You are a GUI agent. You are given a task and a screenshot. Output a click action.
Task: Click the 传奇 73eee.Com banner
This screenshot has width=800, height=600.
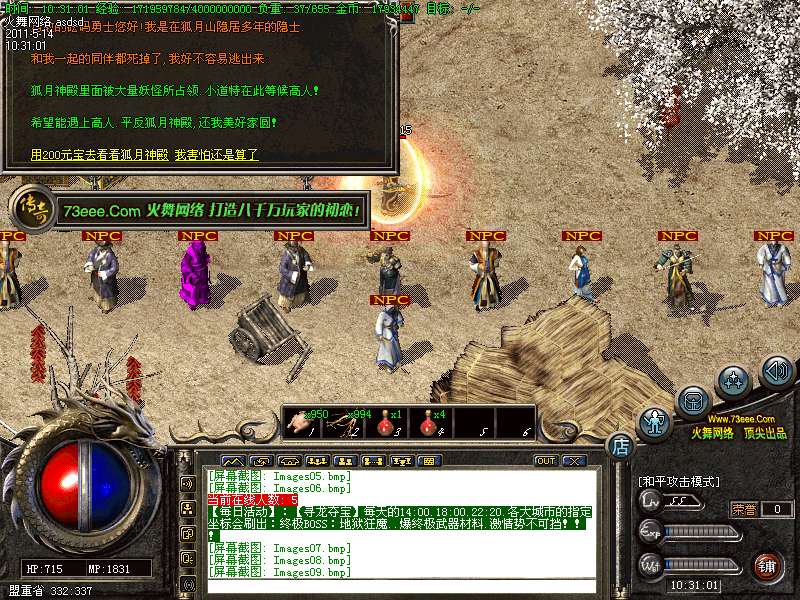(190, 211)
